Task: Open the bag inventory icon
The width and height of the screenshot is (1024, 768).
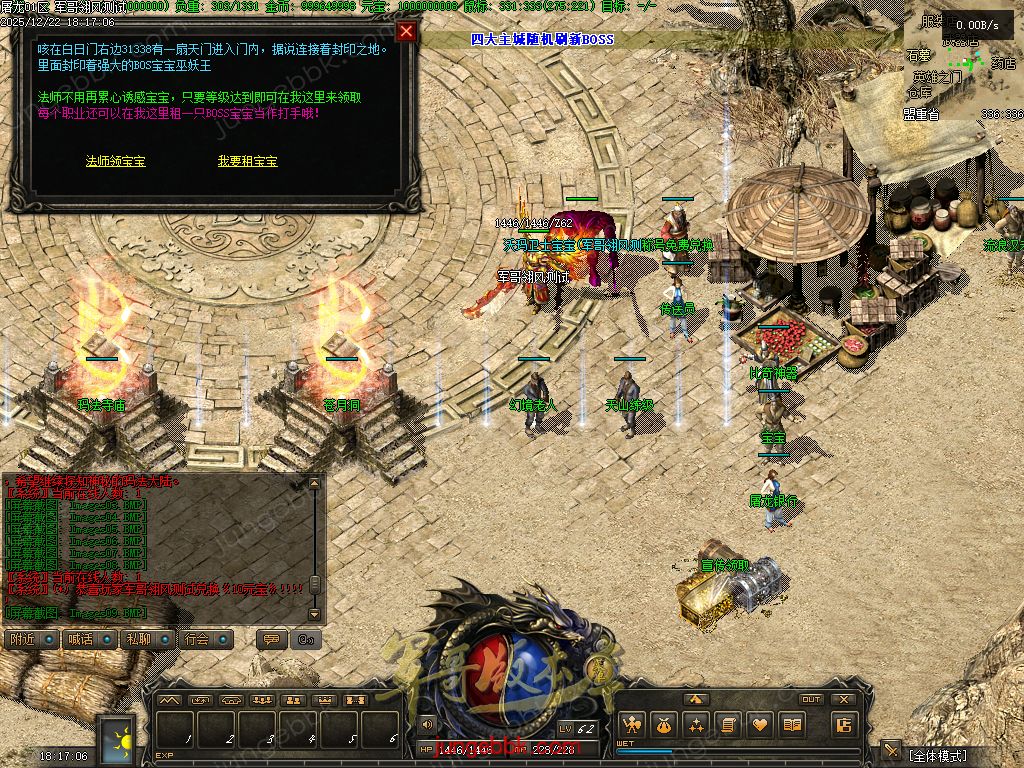Action: click(663, 725)
